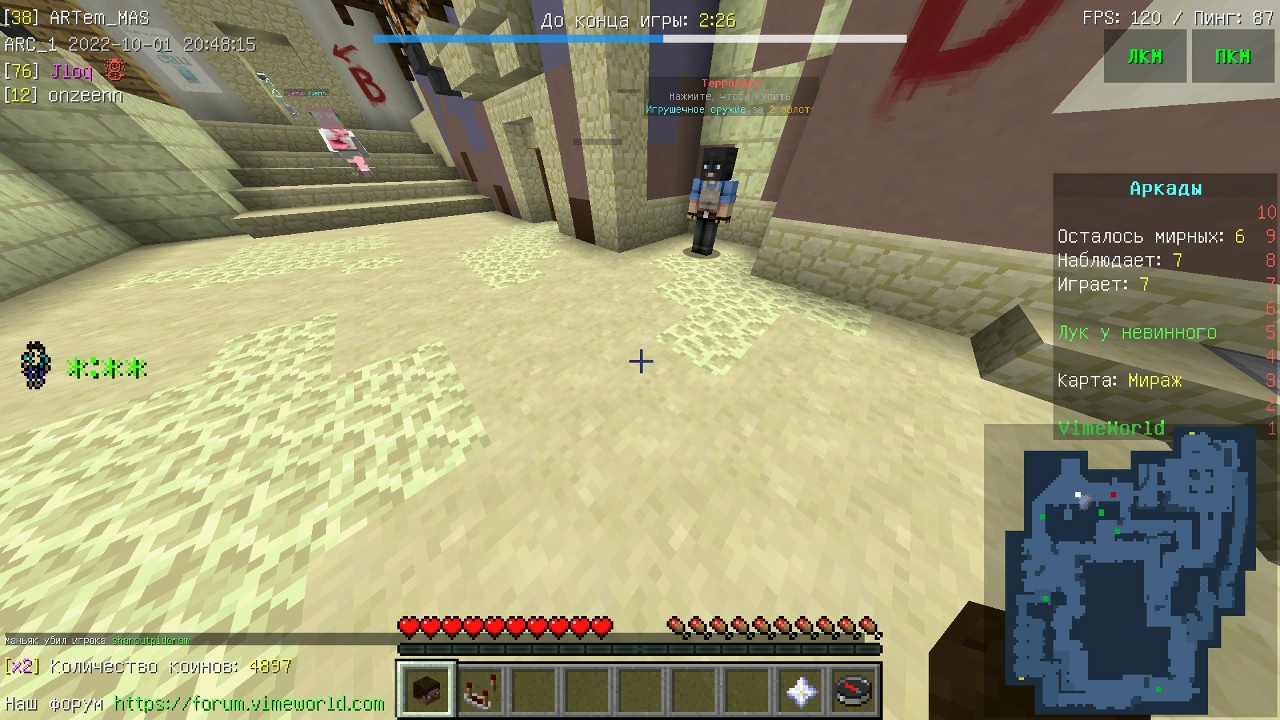Click the first heart in the health bar
1280x720 pixels.
click(409, 626)
